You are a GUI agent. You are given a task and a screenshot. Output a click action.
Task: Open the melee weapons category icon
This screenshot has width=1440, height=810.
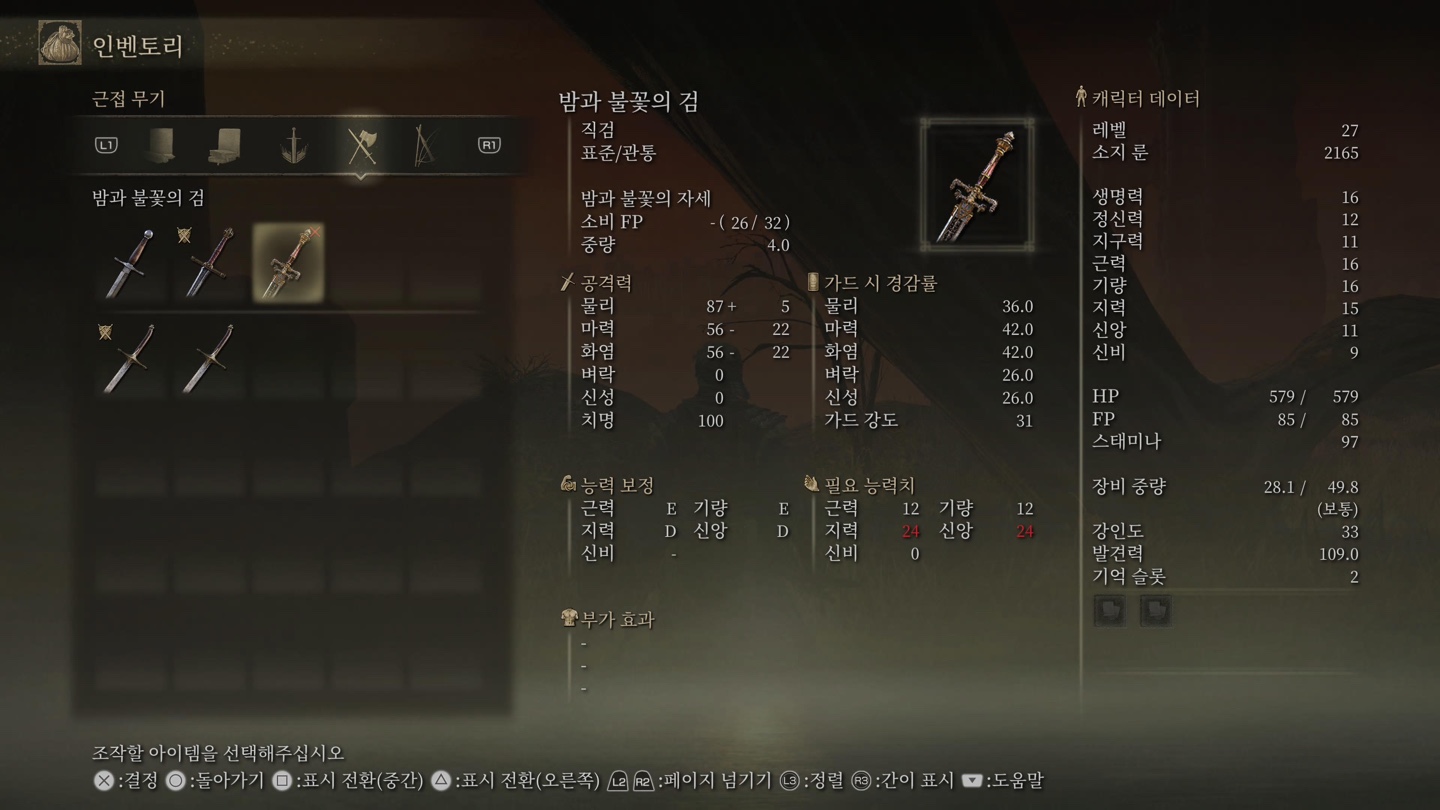coord(364,147)
